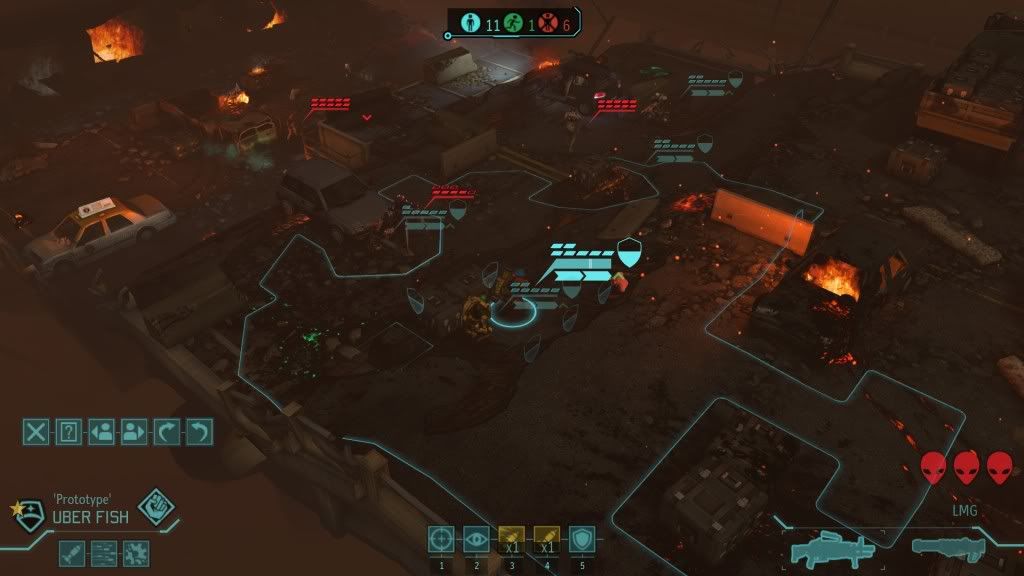Rotate camera with the left-curving arrow button
1024x576 pixels.
click(199, 432)
